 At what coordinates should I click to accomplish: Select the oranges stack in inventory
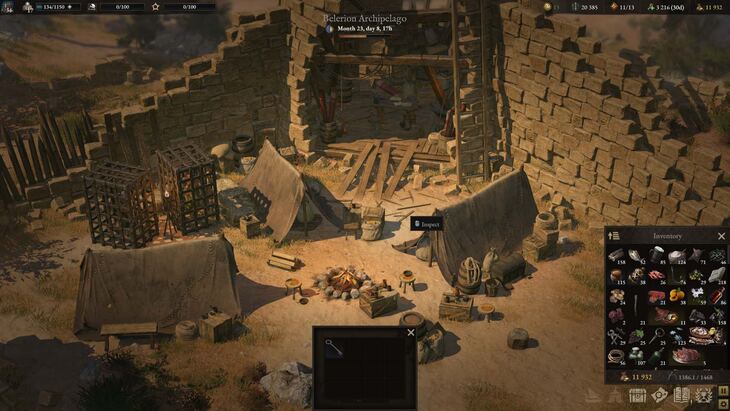coord(677,294)
